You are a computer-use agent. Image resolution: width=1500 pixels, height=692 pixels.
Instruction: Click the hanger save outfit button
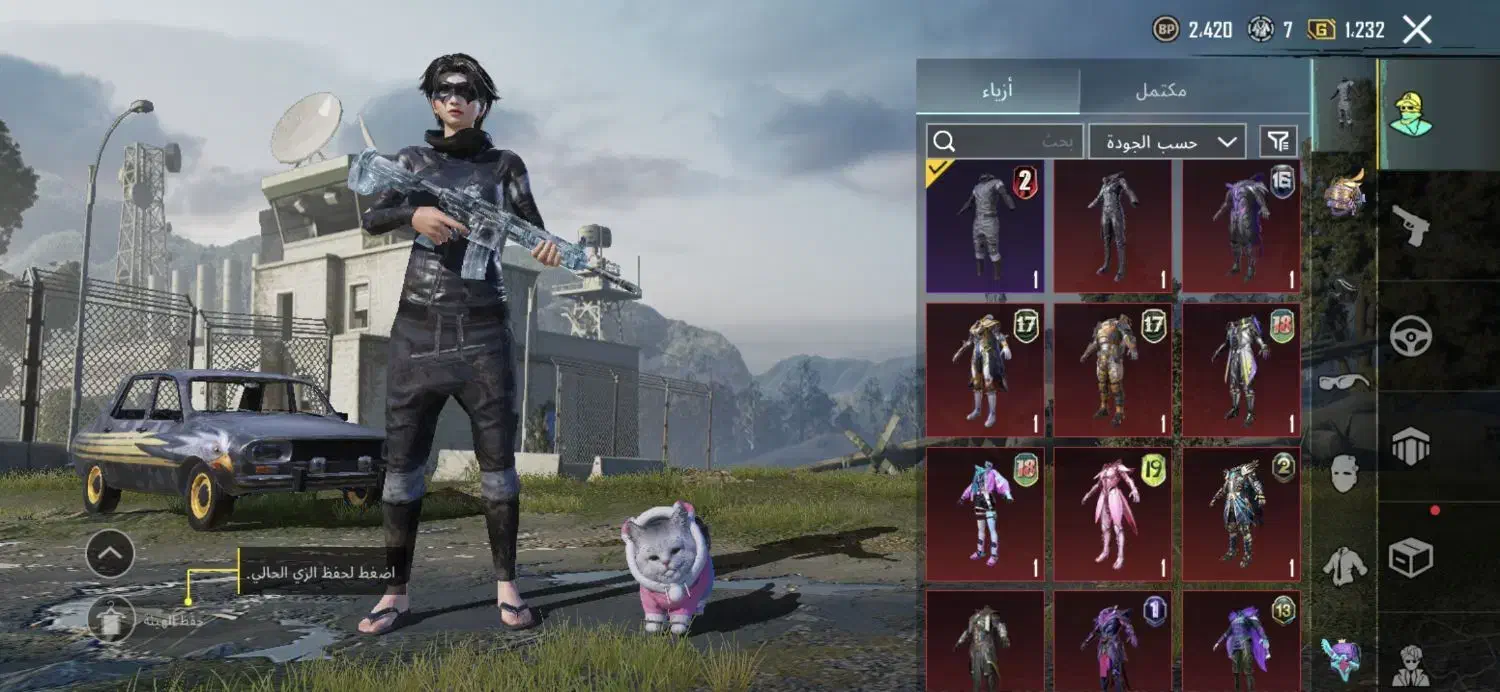(110, 619)
